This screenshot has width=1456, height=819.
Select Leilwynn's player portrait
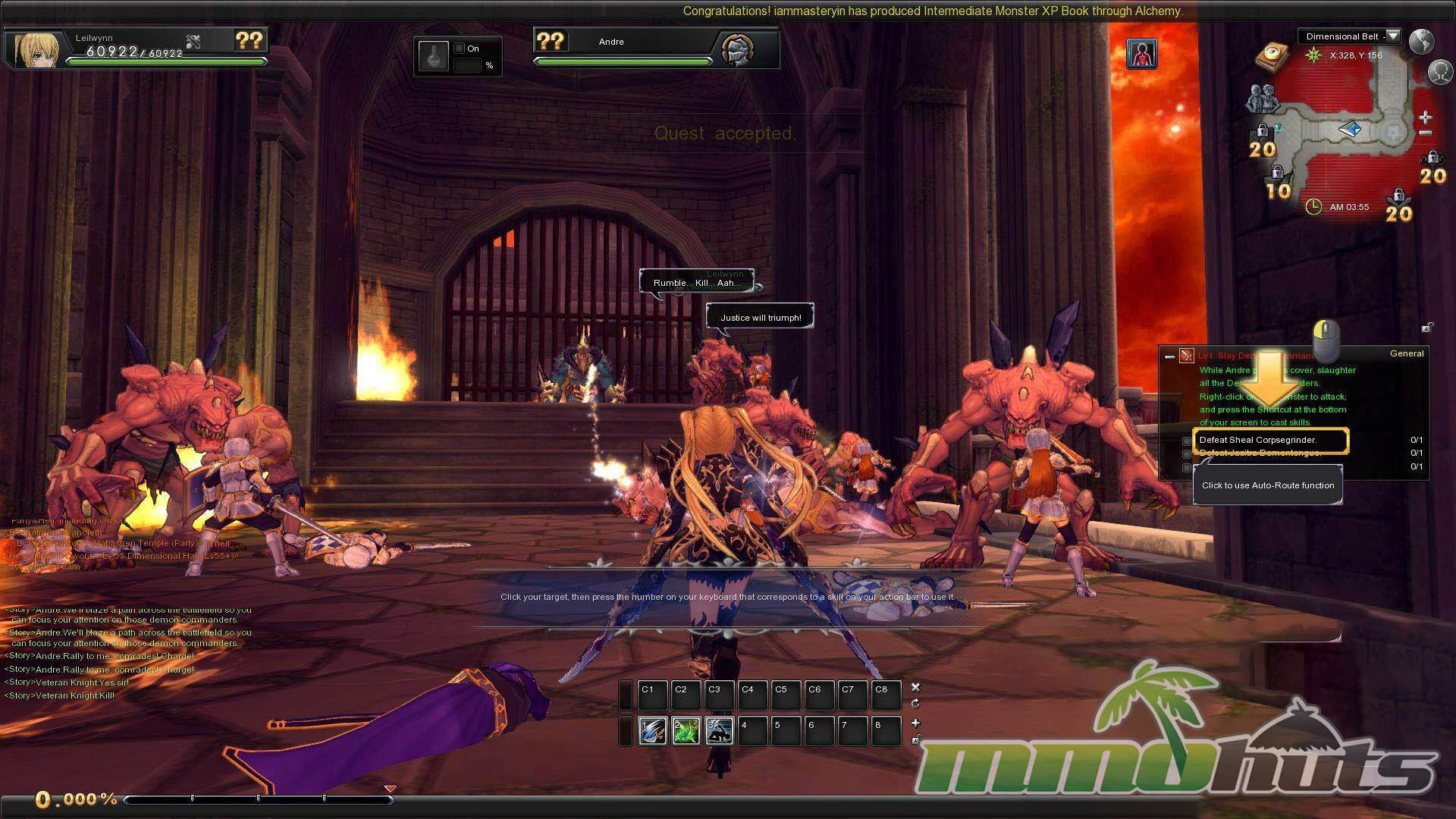pos(34,49)
